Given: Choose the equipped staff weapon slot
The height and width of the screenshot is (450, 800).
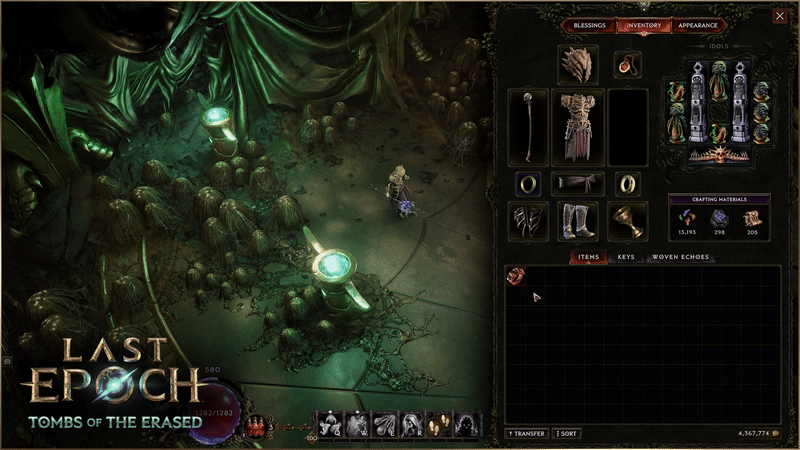Looking at the screenshot, I should point(528,127).
